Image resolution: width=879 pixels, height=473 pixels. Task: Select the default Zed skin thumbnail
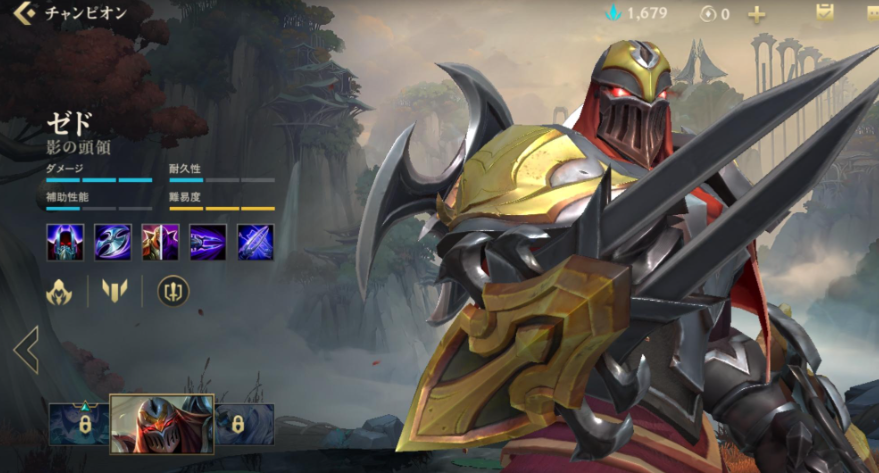(x=161, y=424)
